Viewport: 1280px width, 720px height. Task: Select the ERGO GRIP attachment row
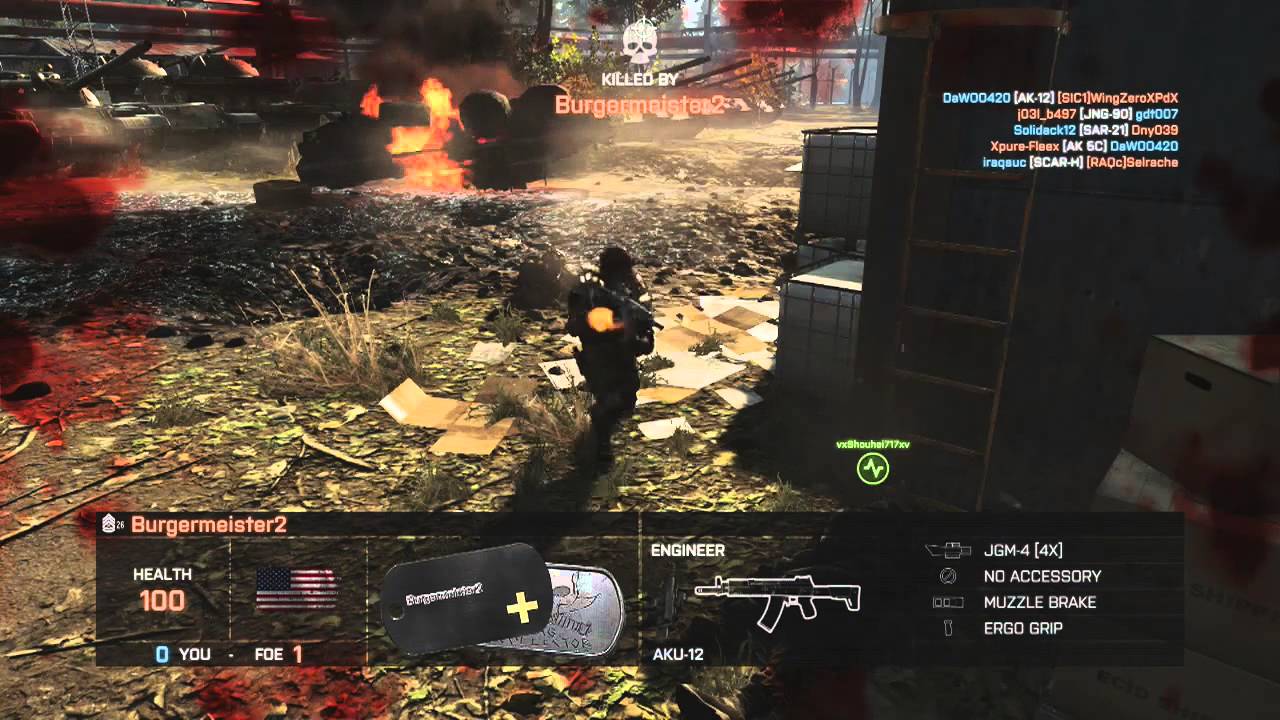tap(1023, 628)
